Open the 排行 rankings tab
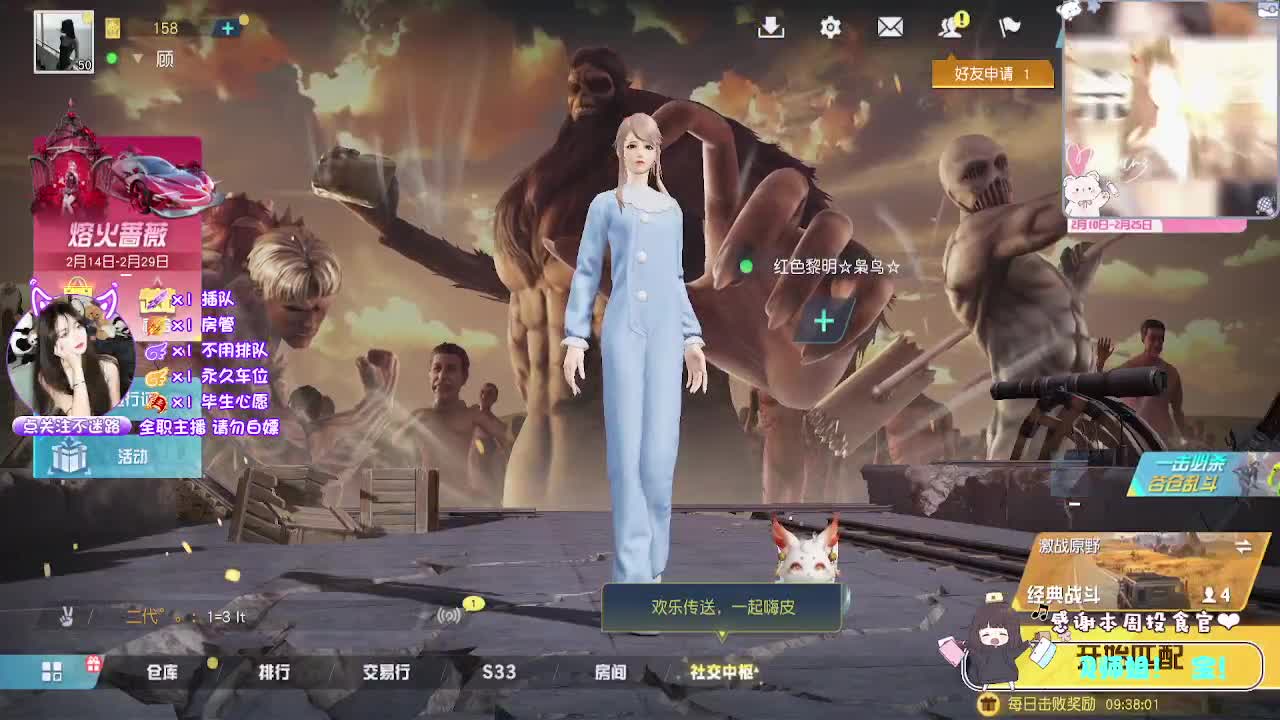Viewport: 1280px width, 720px height. 273,673
